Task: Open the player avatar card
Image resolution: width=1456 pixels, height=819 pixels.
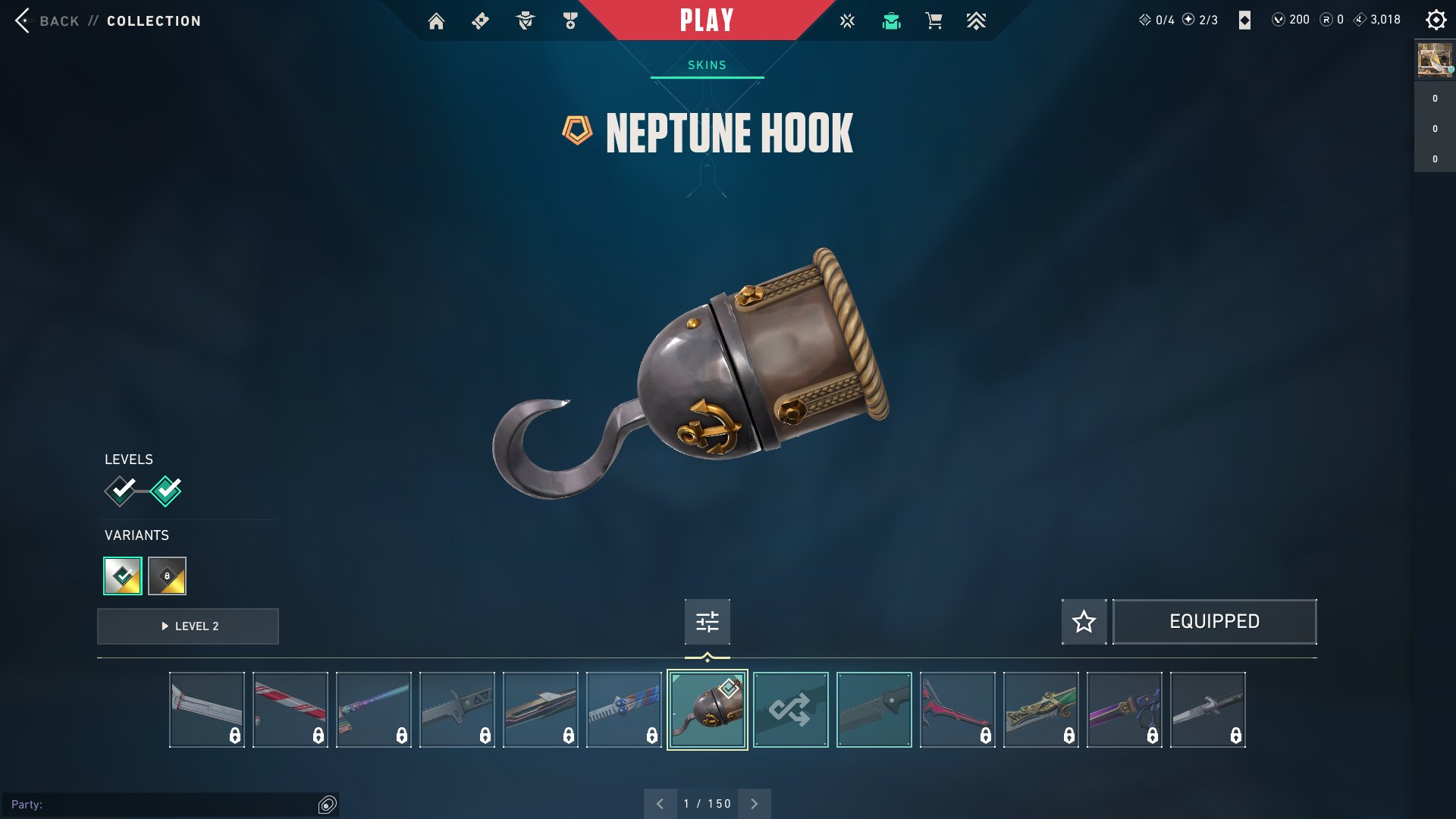Action: (x=1434, y=60)
